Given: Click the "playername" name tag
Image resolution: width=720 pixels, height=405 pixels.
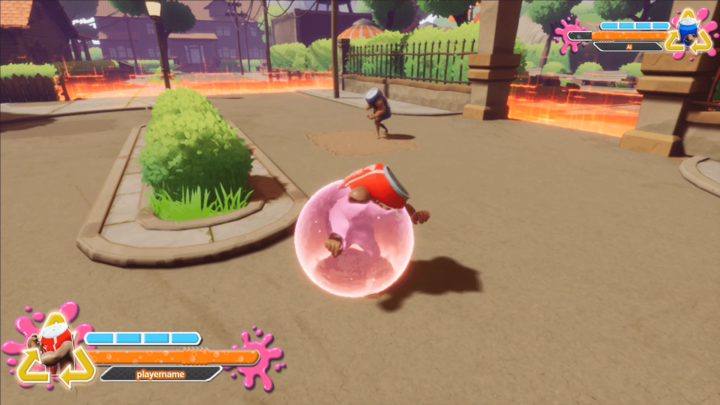Looking at the screenshot, I should 160,374.
